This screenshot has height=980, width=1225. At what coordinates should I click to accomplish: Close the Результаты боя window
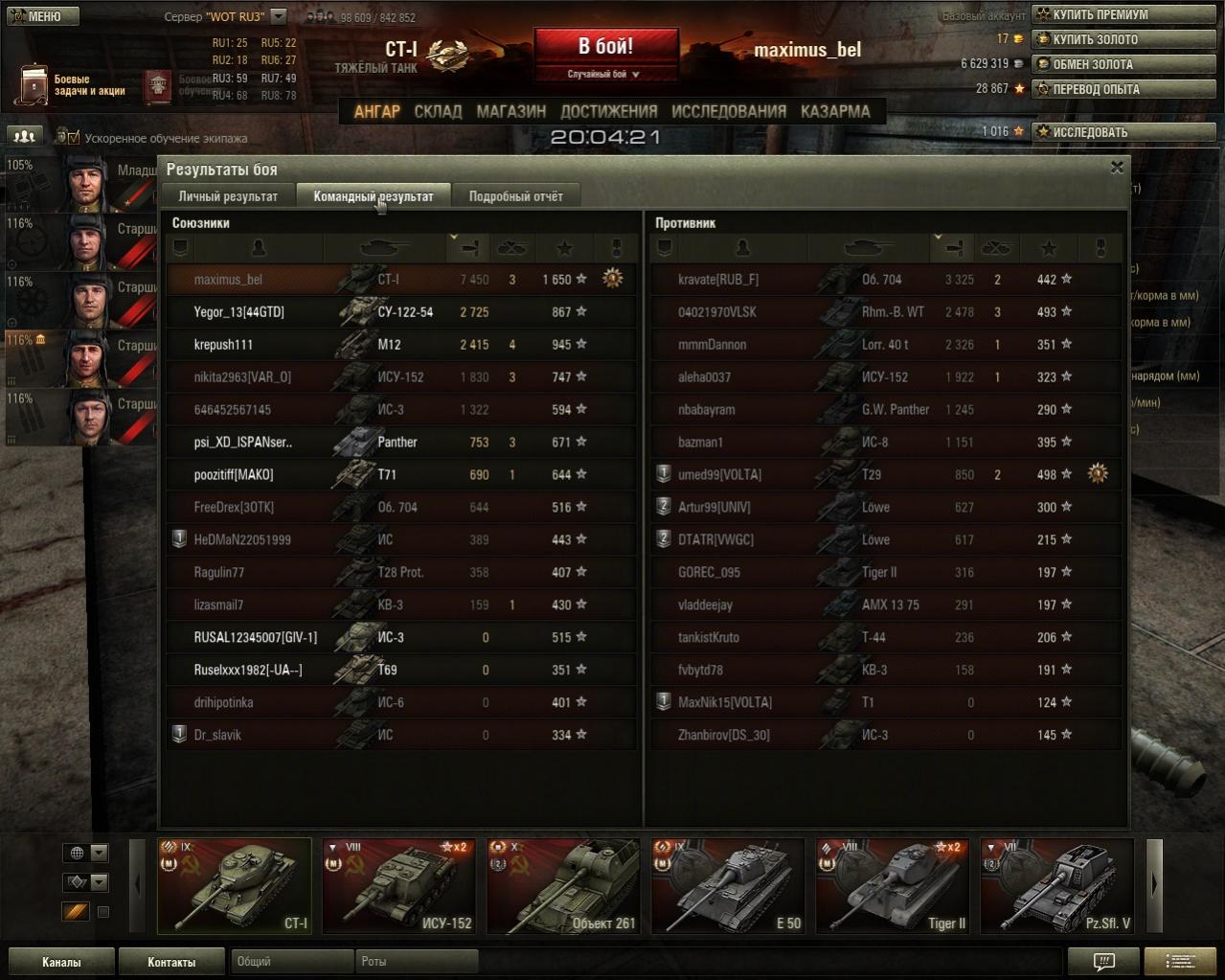click(x=1117, y=168)
